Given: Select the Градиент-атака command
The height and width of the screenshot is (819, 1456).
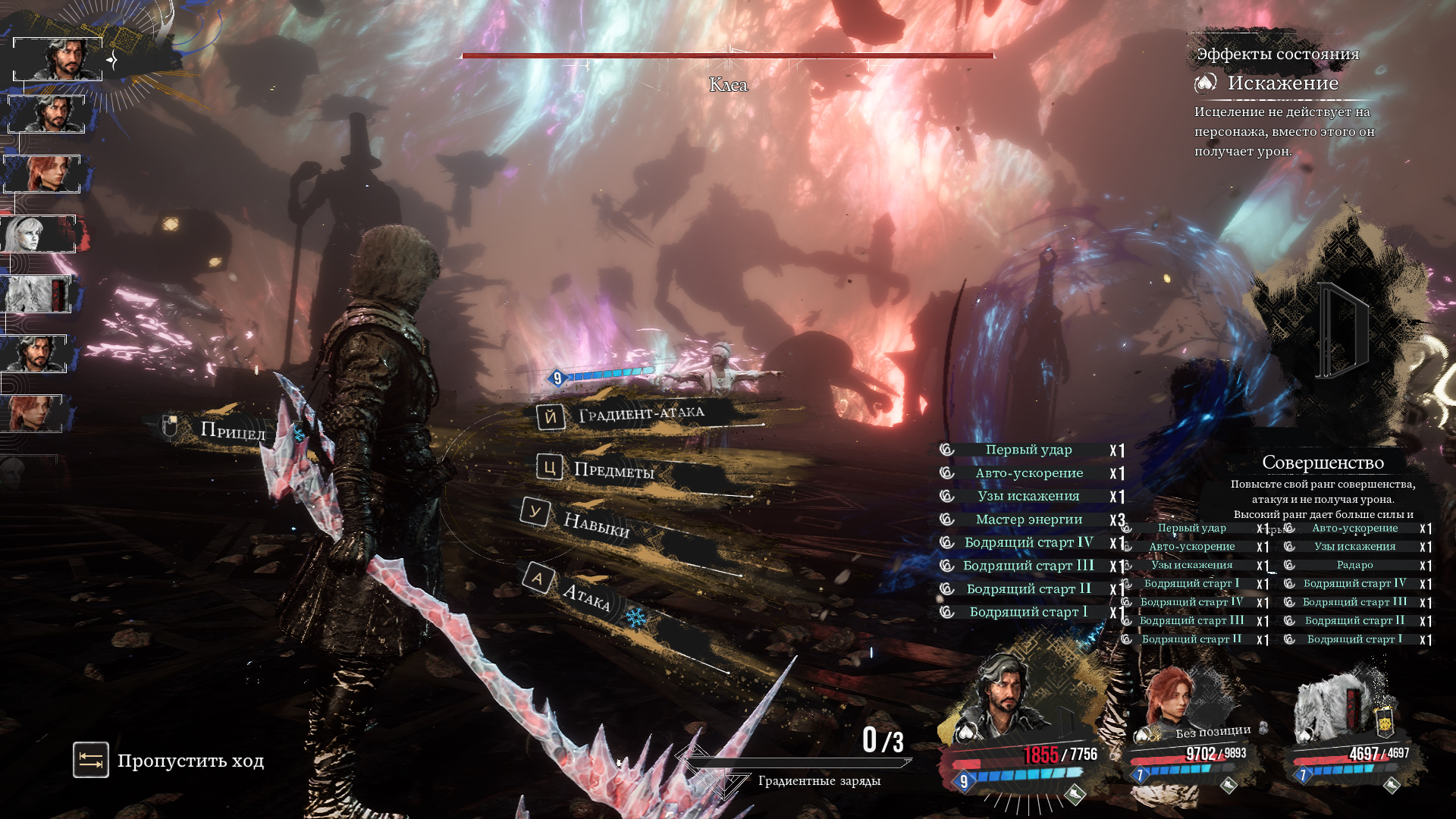Looking at the screenshot, I should [641, 414].
